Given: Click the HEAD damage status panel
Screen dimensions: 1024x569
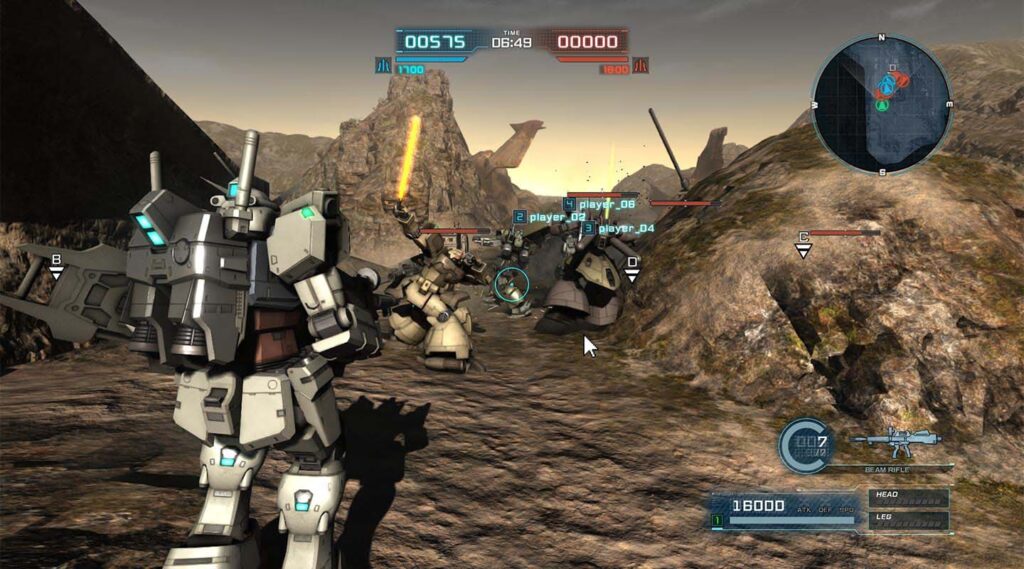Looking at the screenshot, I should click(907, 497).
